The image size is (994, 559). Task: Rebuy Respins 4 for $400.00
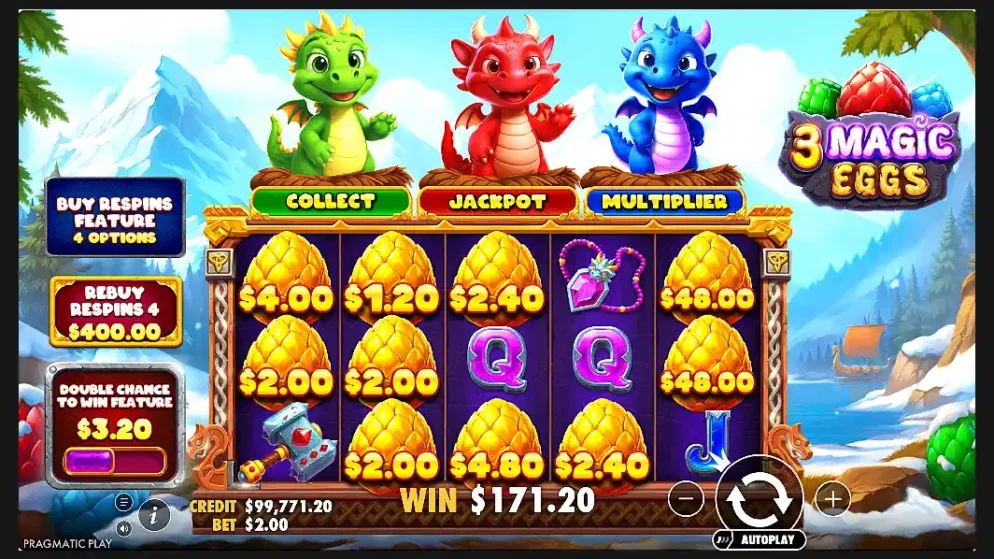coord(115,312)
